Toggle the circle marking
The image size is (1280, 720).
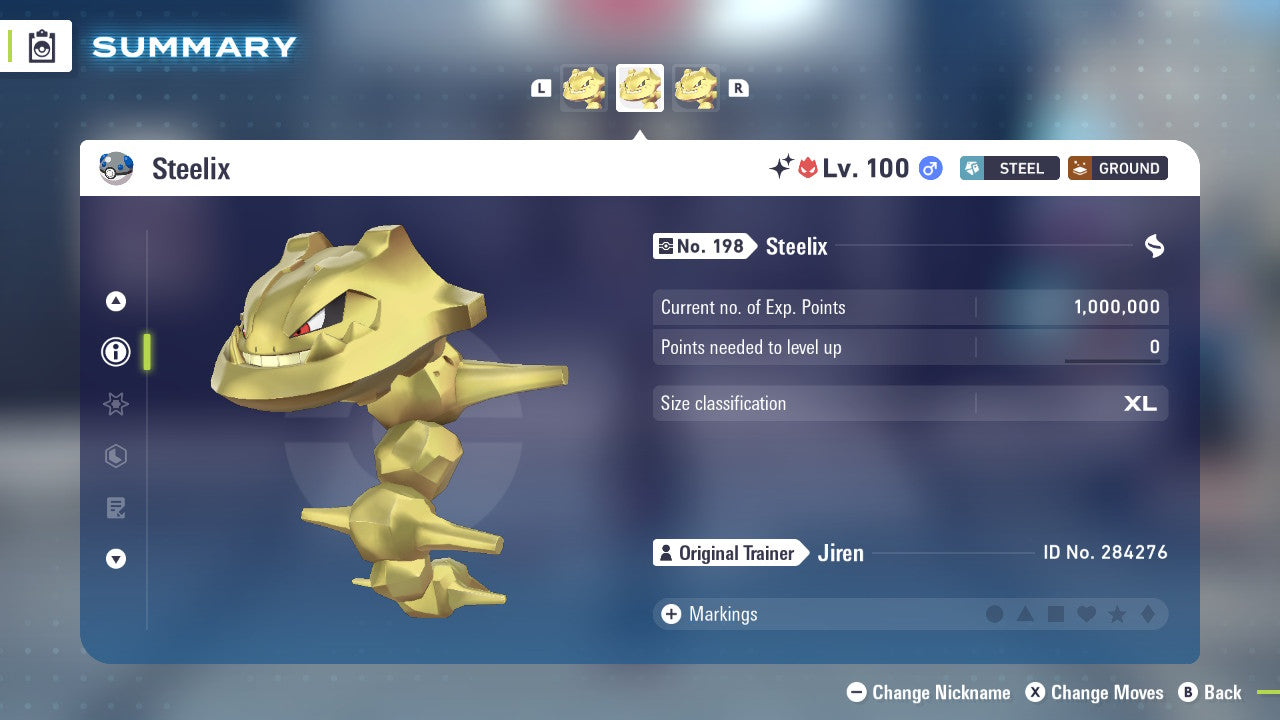point(995,614)
